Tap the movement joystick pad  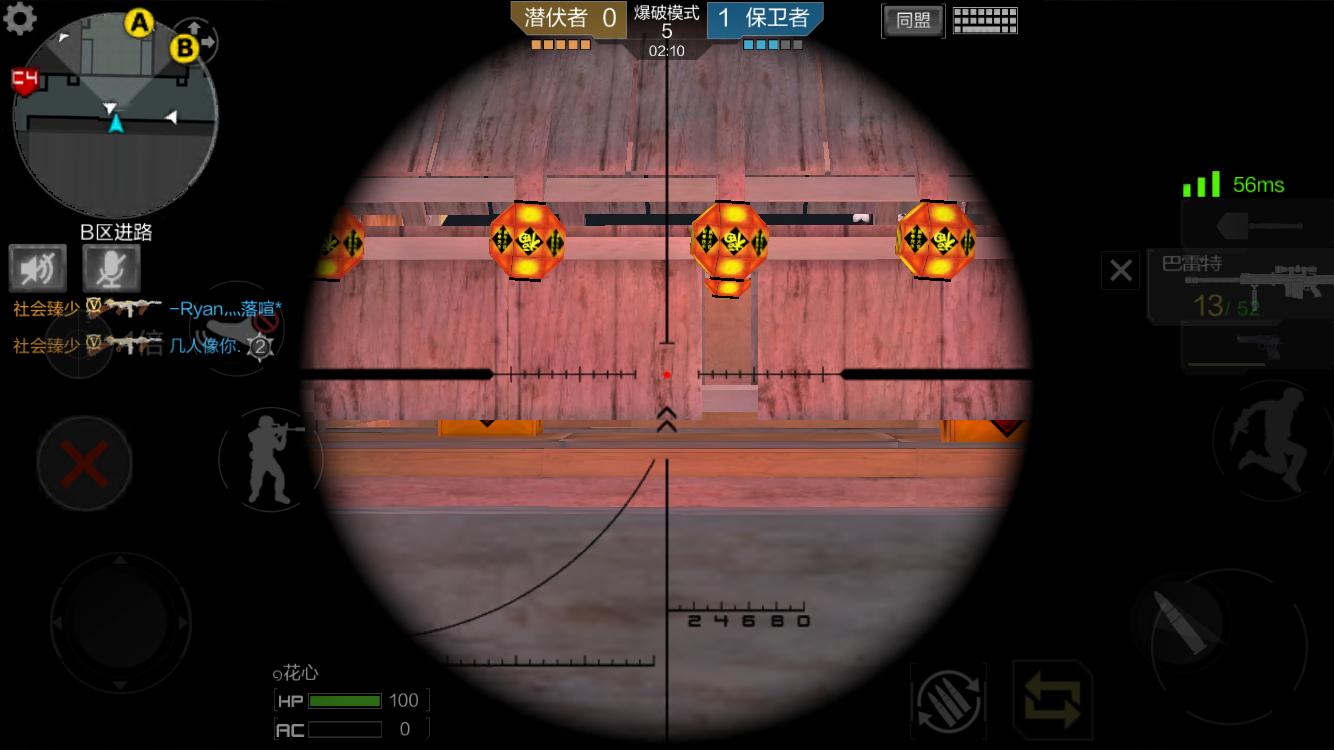point(120,622)
